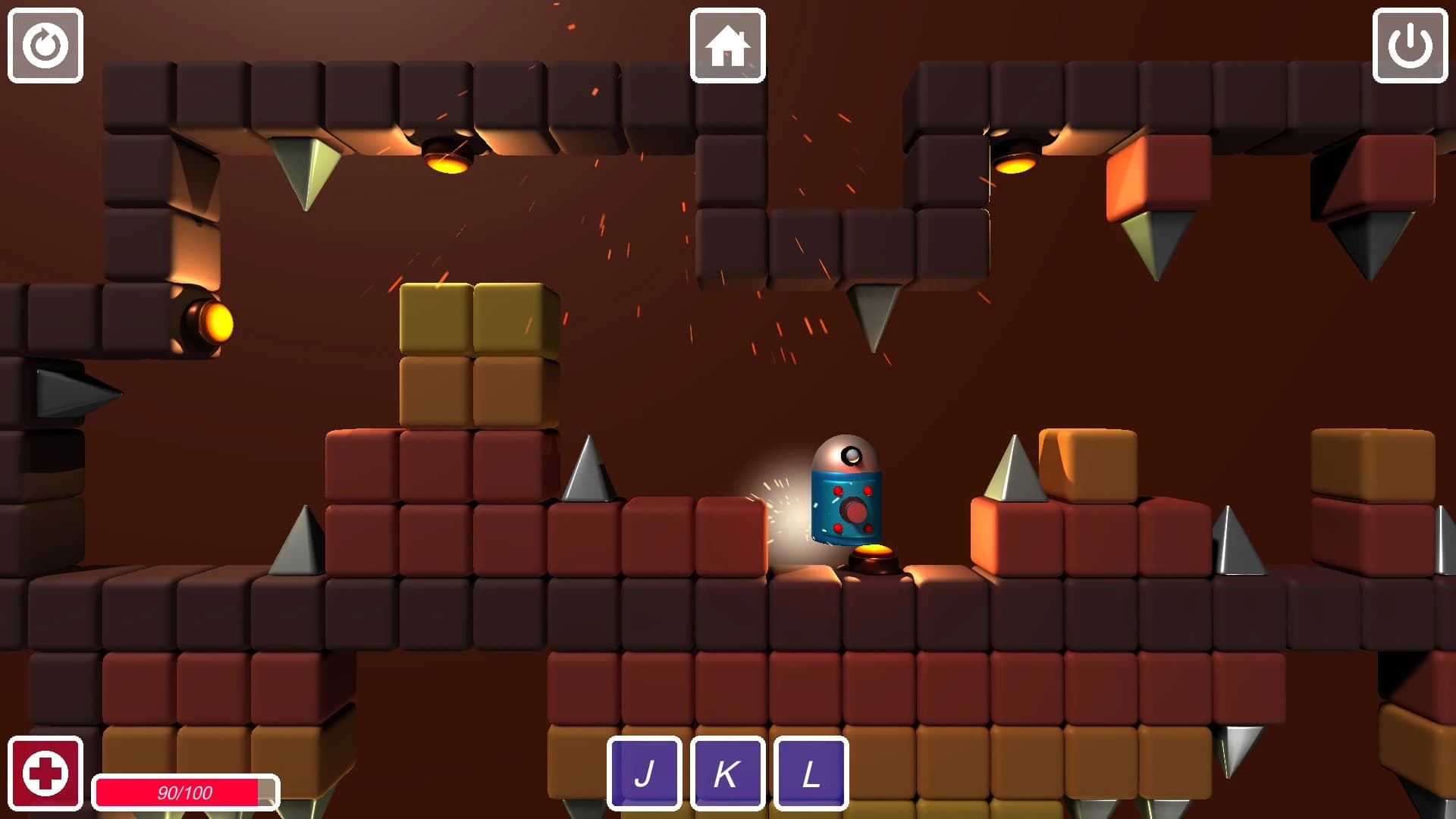Screen dimensions: 1456x819
Task: Select the blue robot character
Action: click(x=846, y=493)
